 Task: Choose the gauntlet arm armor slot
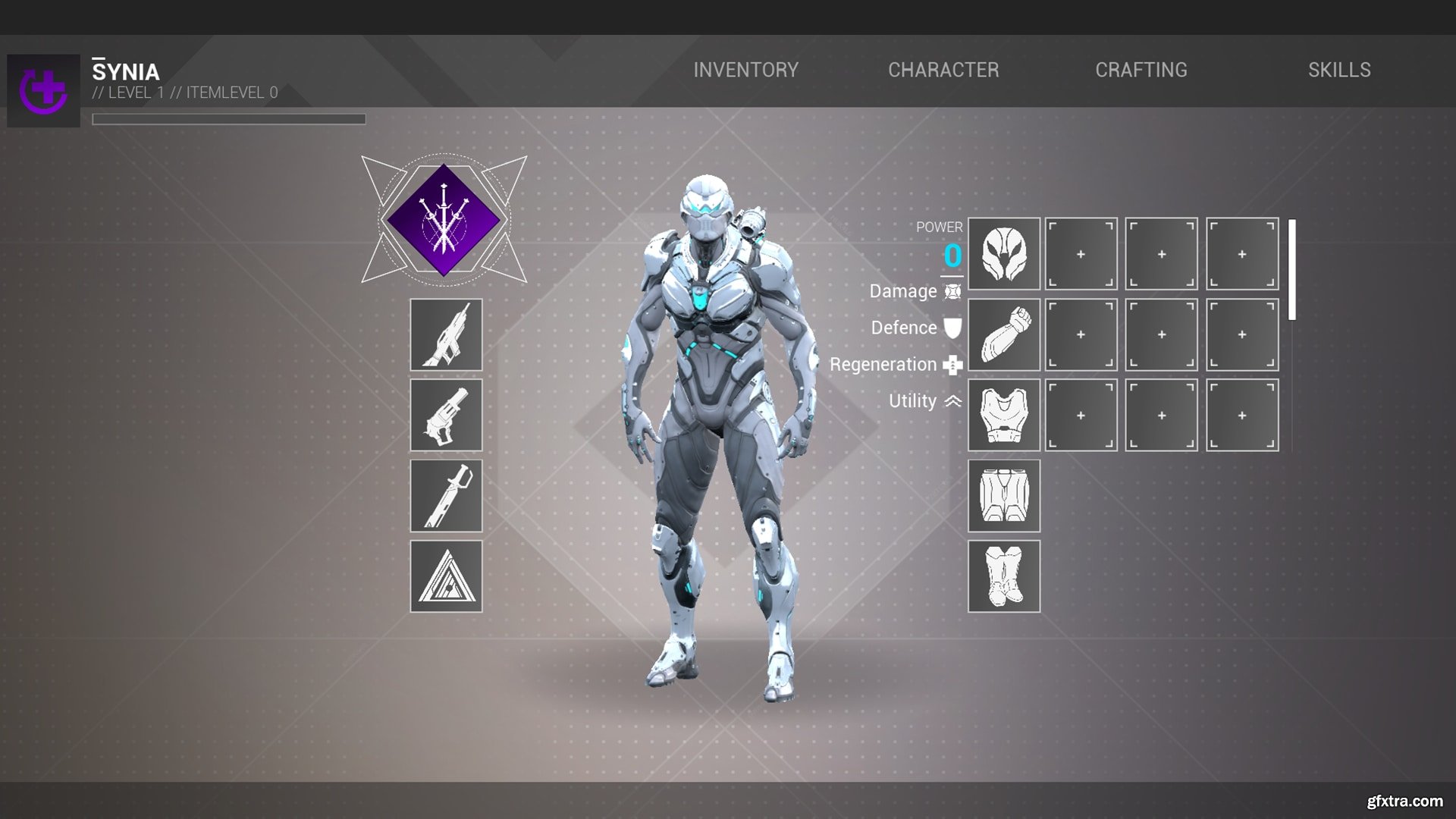coord(1003,334)
